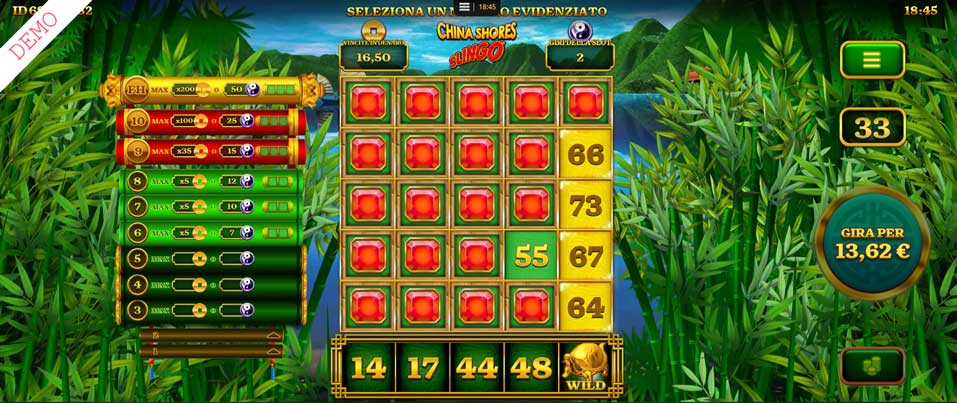957x403 pixels.
Task: Select the highlighted number 55 tile
Action: (531, 256)
